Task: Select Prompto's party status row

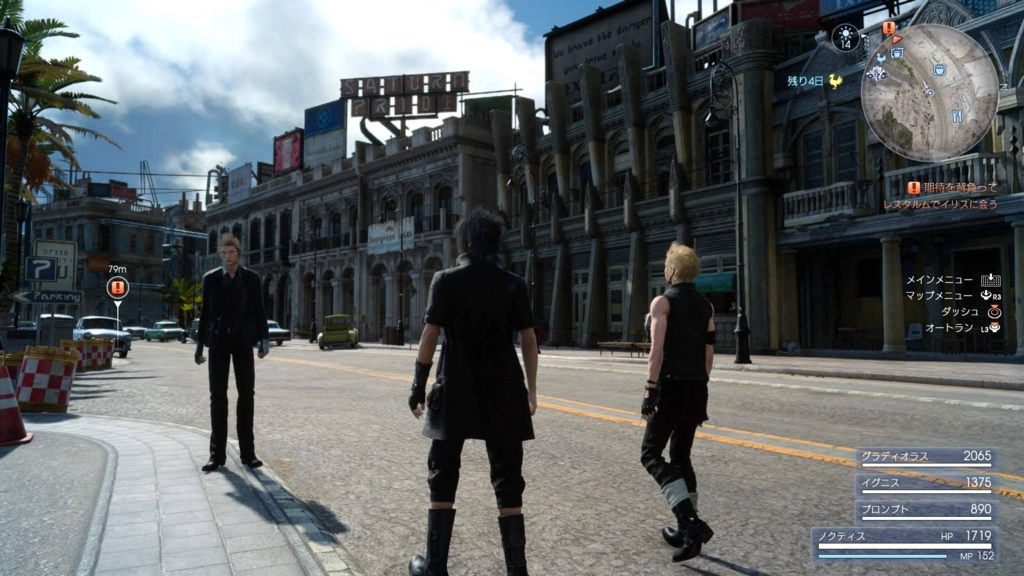Action: (x=925, y=509)
